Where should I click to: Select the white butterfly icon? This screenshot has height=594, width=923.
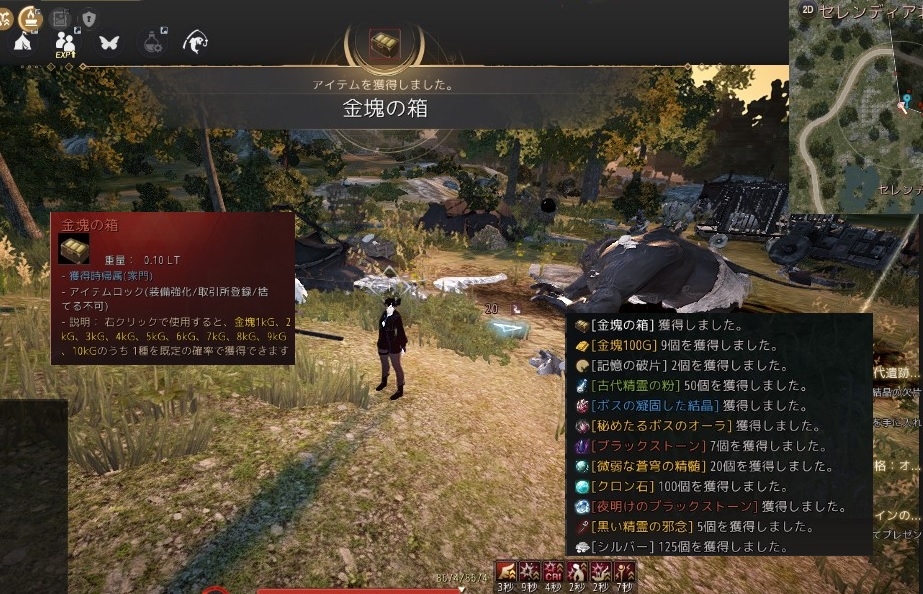[109, 43]
